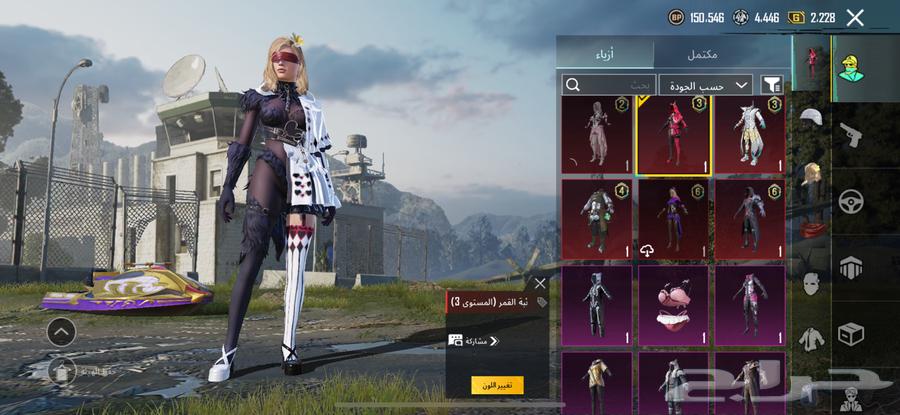The height and width of the screenshot is (415, 900).
Task: Click the yellow تغيير اللون button
Action: pyautogui.click(x=497, y=385)
